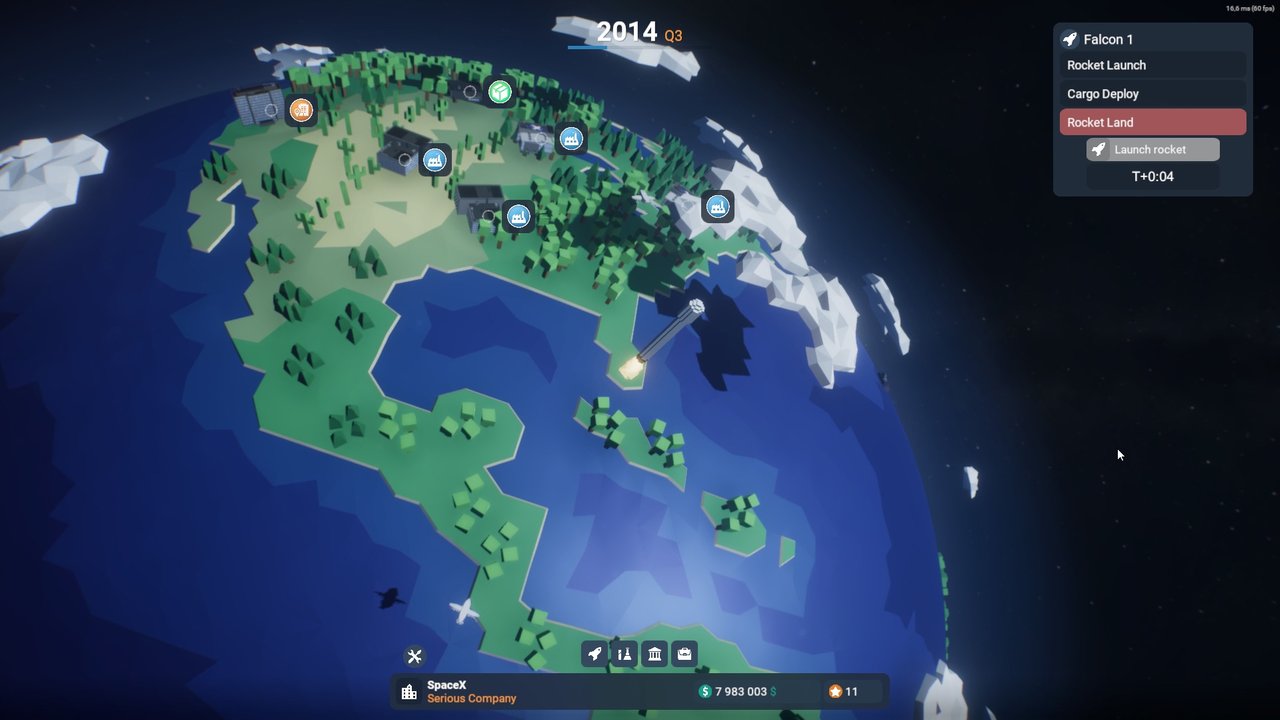
Task: Select the factory marker on the snowy mountains
Action: pyautogui.click(x=717, y=207)
